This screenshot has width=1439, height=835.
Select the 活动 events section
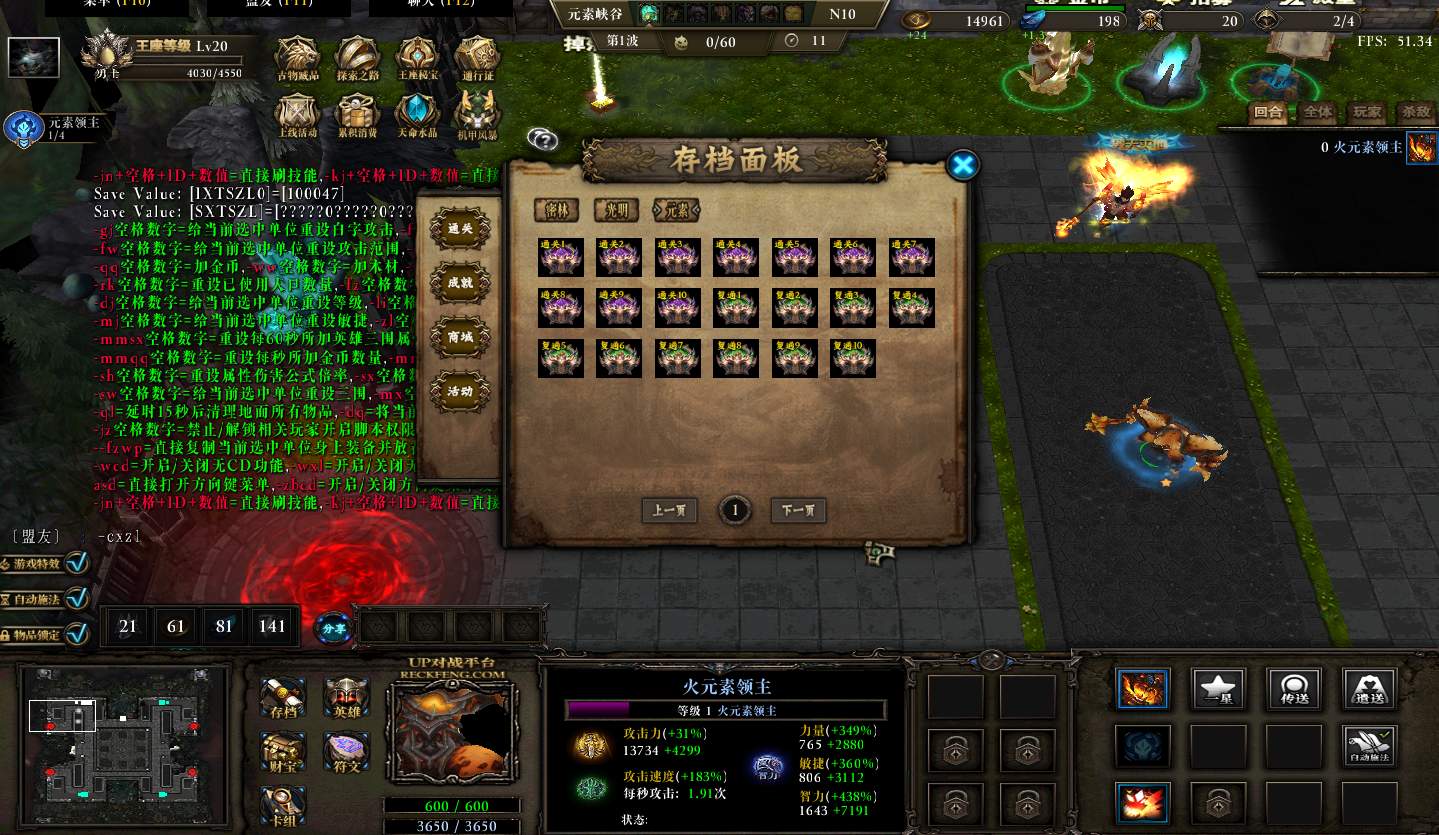click(x=460, y=392)
